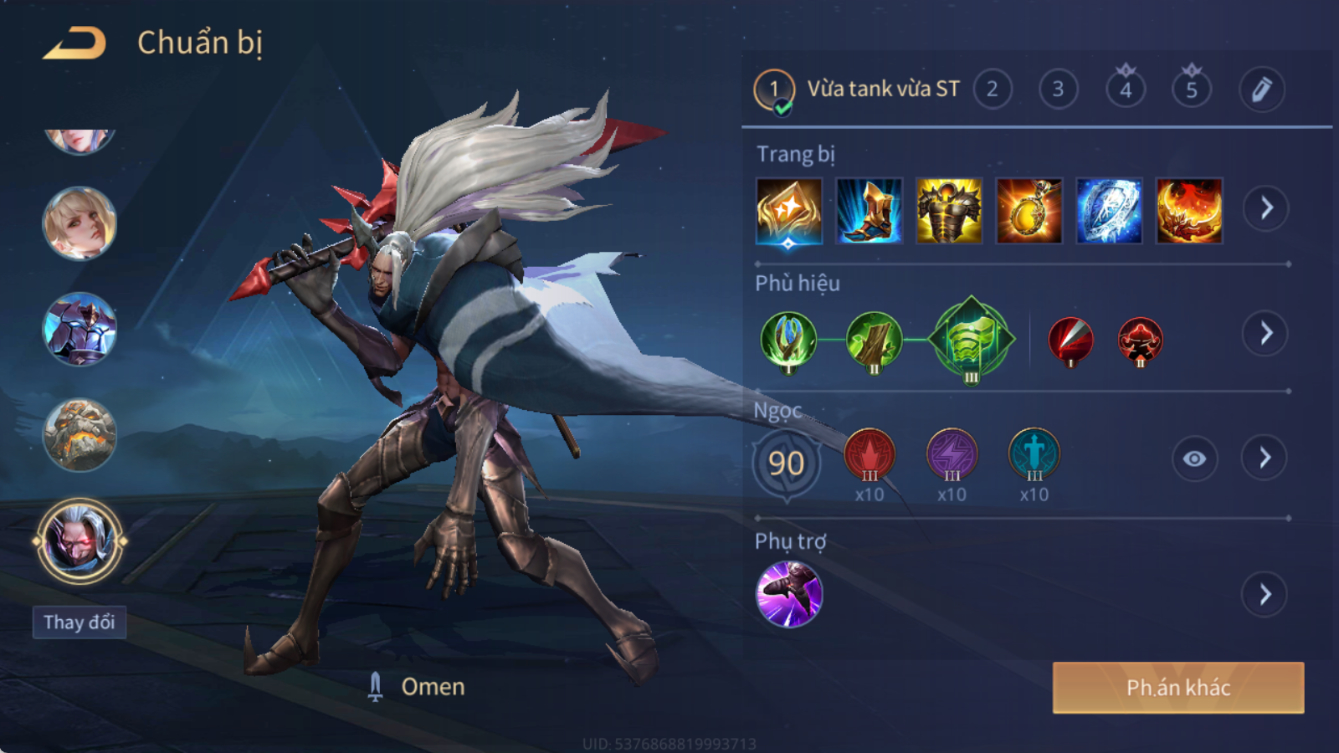The width and height of the screenshot is (1339, 753).
Task: Go back using the return arrow
Action: [75, 43]
